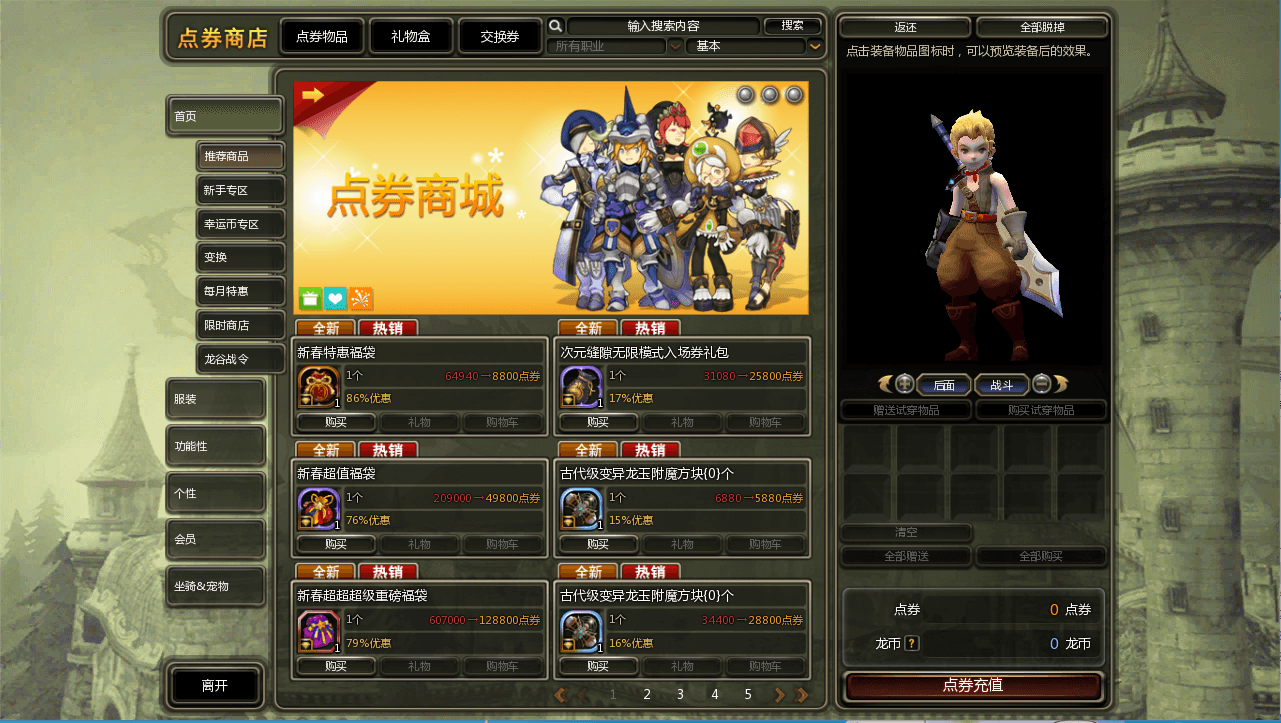Click the orange fireworks icon on the banner
Image resolution: width=1281 pixels, height=723 pixels.
click(359, 298)
